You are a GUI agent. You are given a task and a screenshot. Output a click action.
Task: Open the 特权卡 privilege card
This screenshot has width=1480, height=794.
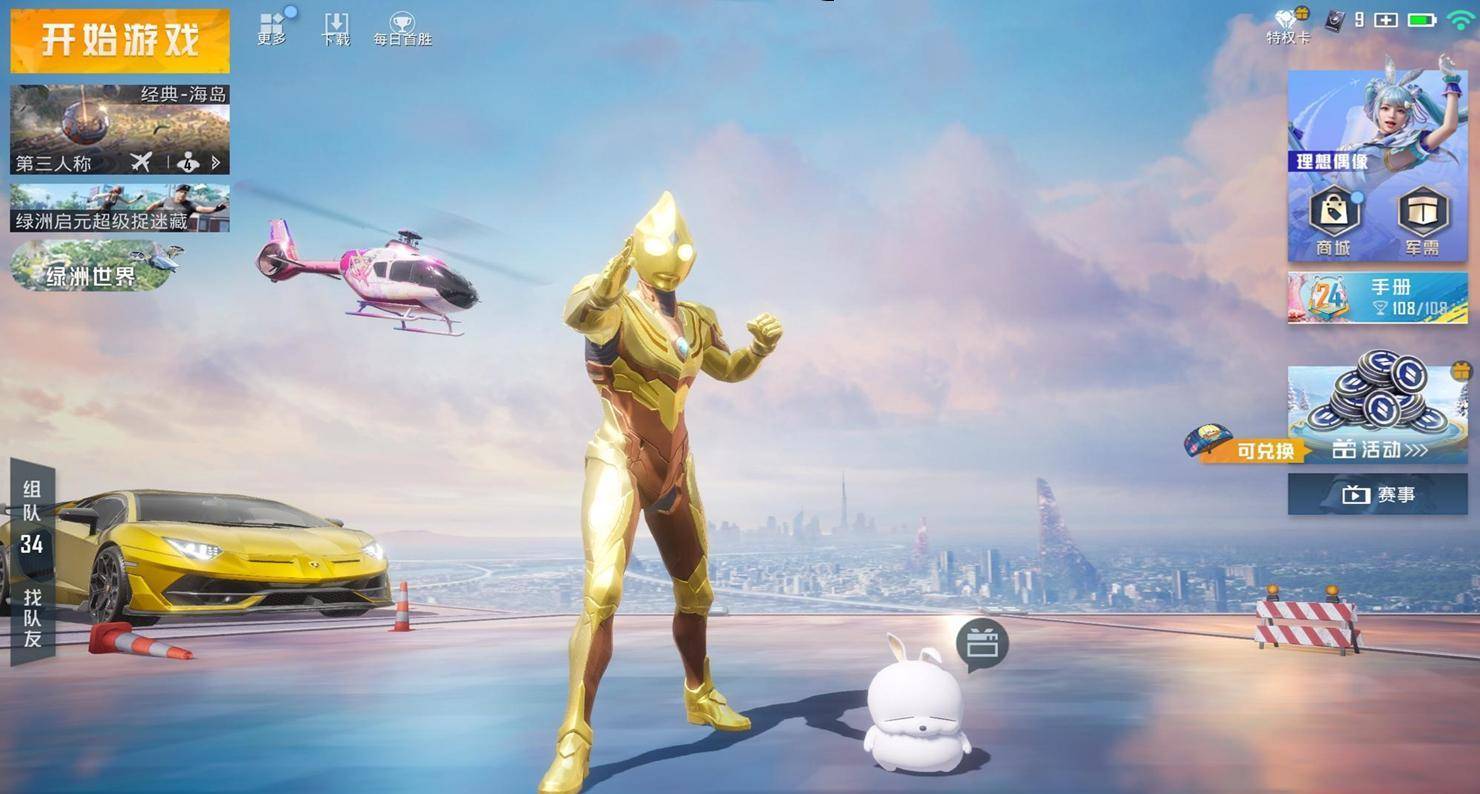point(1287,25)
